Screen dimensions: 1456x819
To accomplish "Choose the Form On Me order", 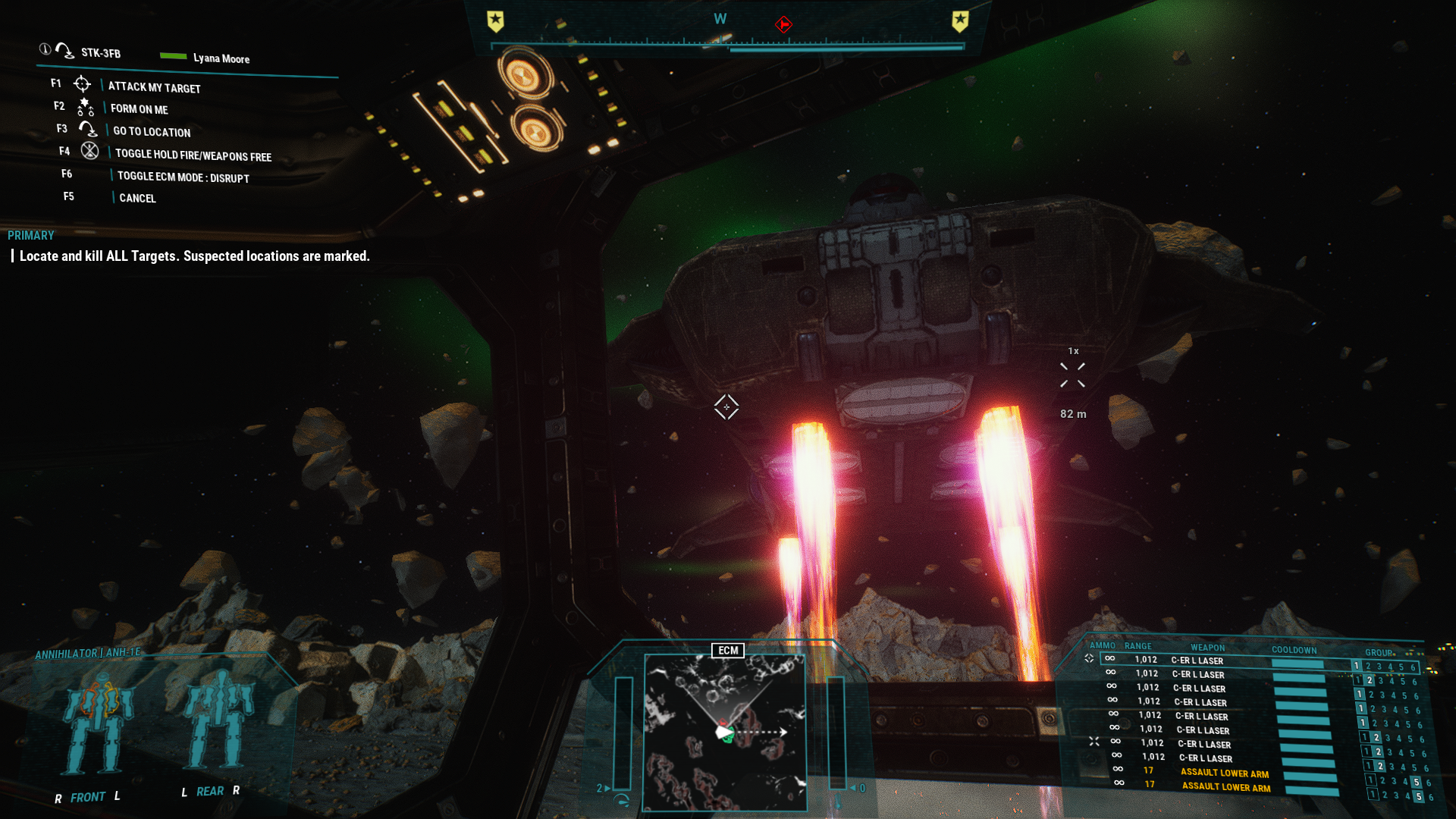I will pos(139,109).
